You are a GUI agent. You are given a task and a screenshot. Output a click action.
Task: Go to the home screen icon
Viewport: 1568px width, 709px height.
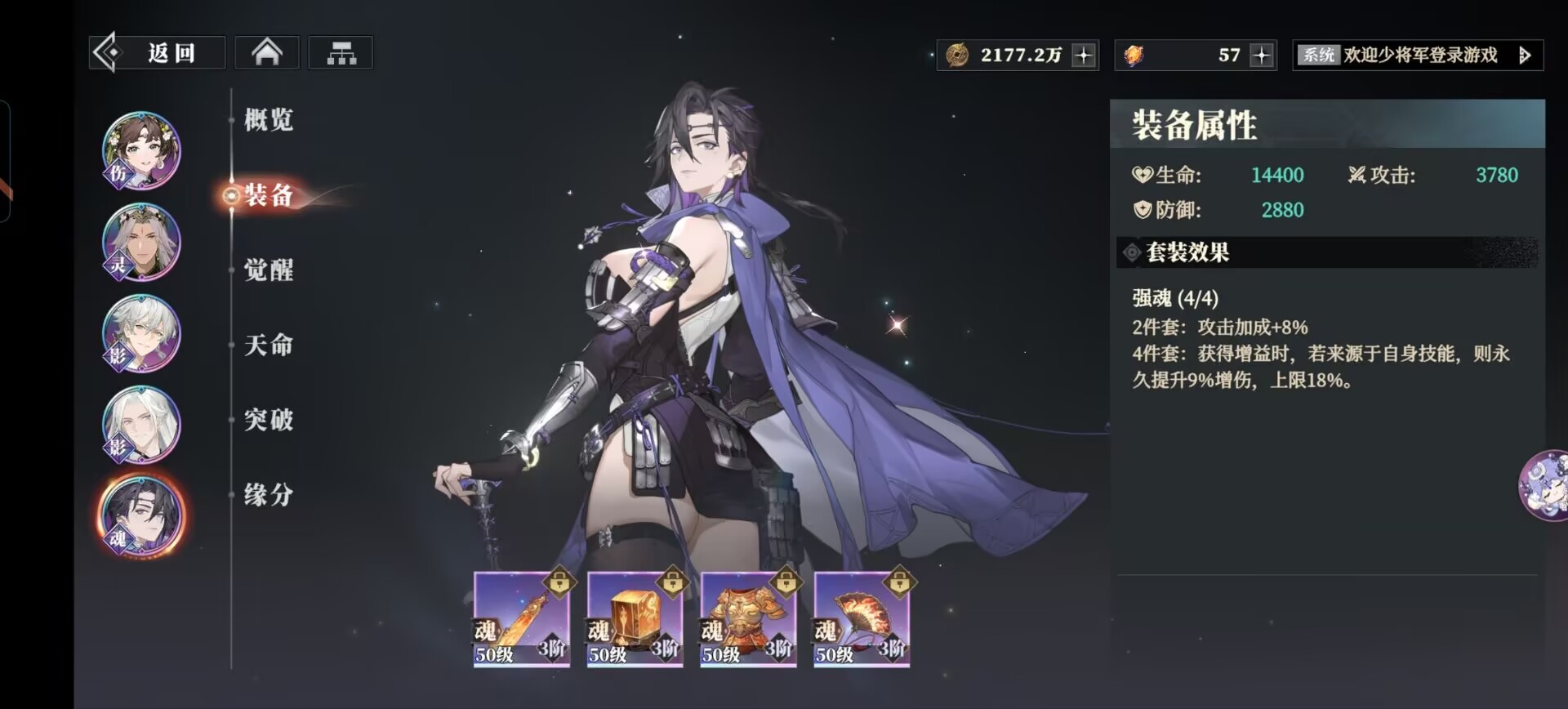(267, 53)
